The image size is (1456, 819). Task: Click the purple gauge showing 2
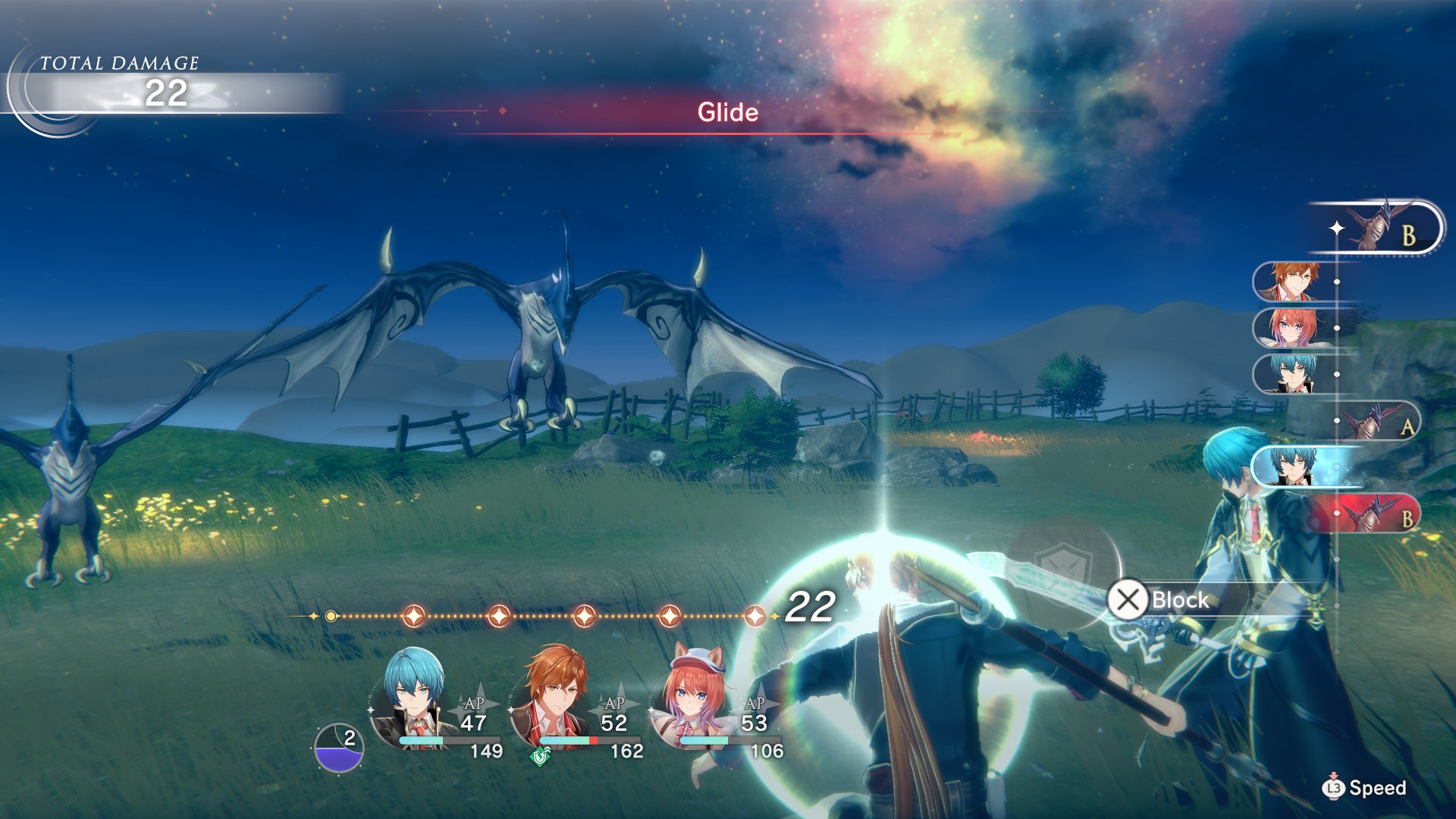[x=338, y=748]
